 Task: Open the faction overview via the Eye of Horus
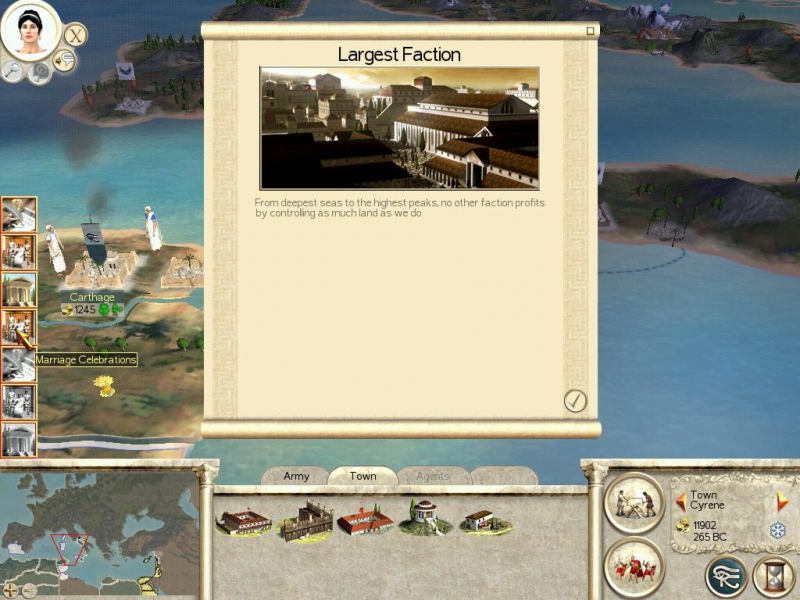725,576
